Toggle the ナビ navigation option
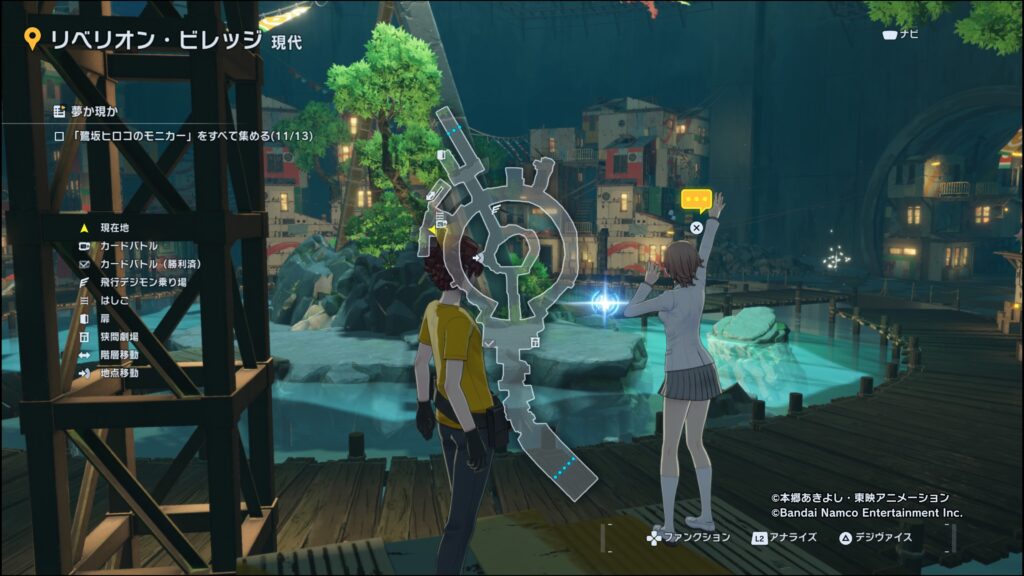This screenshot has height=576, width=1024. tap(900, 35)
